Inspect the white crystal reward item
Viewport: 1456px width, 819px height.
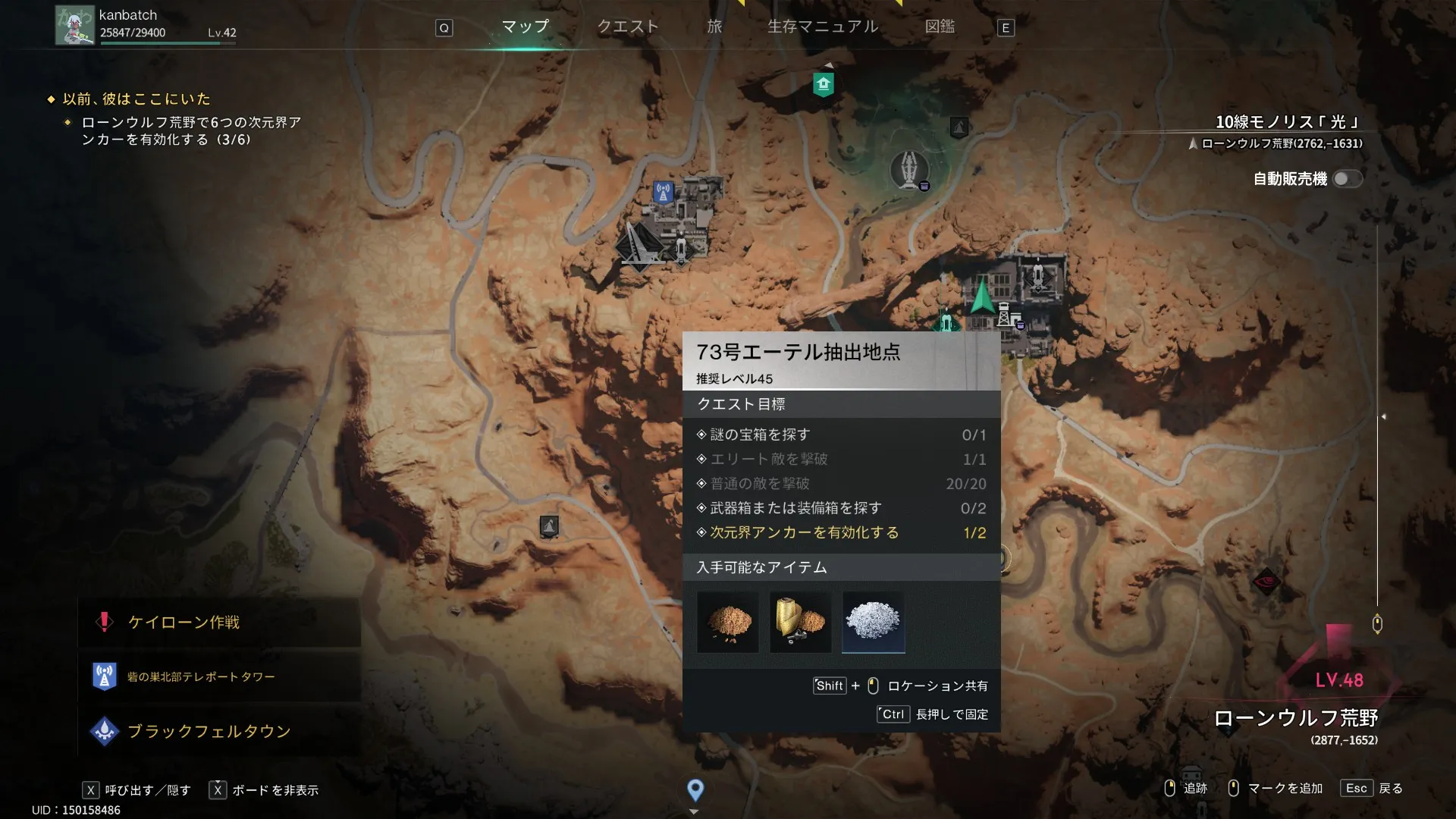[x=873, y=622]
